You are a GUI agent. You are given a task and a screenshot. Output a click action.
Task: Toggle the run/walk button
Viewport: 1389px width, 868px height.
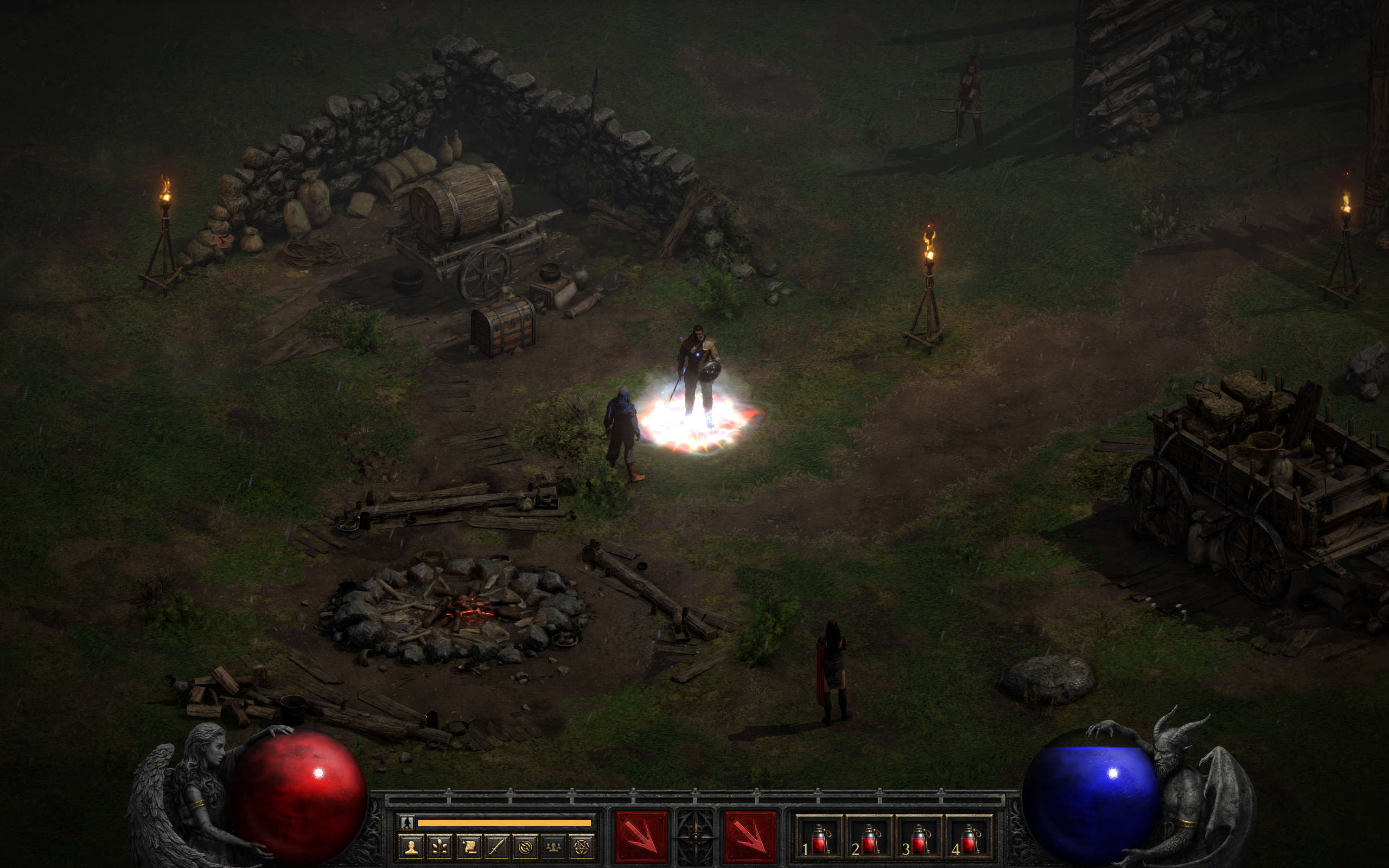click(407, 822)
